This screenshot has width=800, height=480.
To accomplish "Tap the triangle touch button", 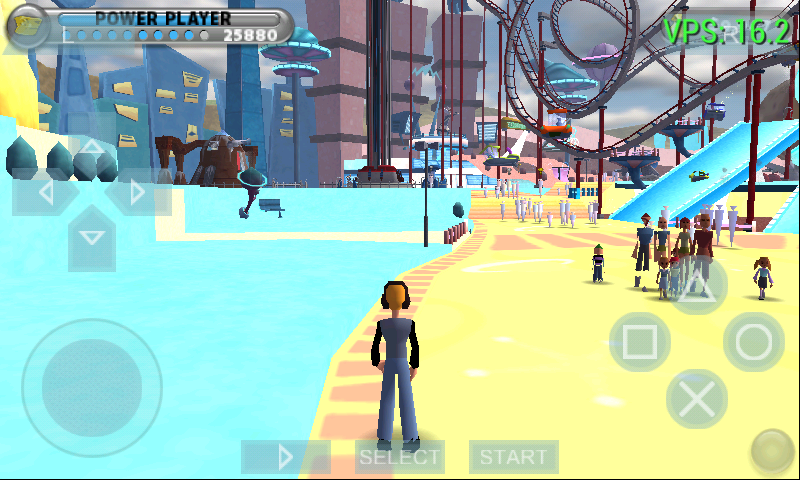I will tap(697, 284).
